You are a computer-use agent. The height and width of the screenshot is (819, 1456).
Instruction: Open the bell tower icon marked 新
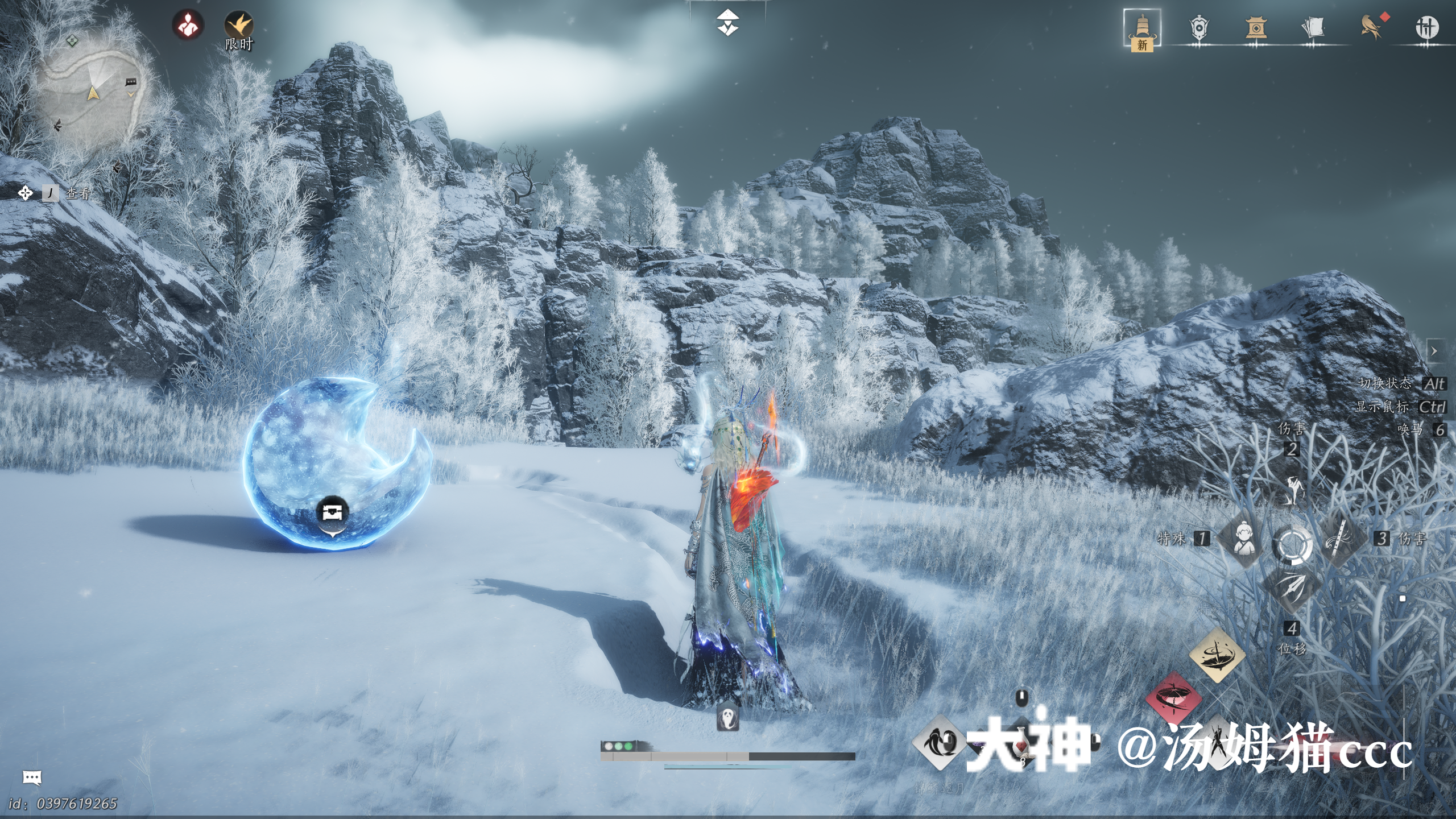click(1142, 30)
